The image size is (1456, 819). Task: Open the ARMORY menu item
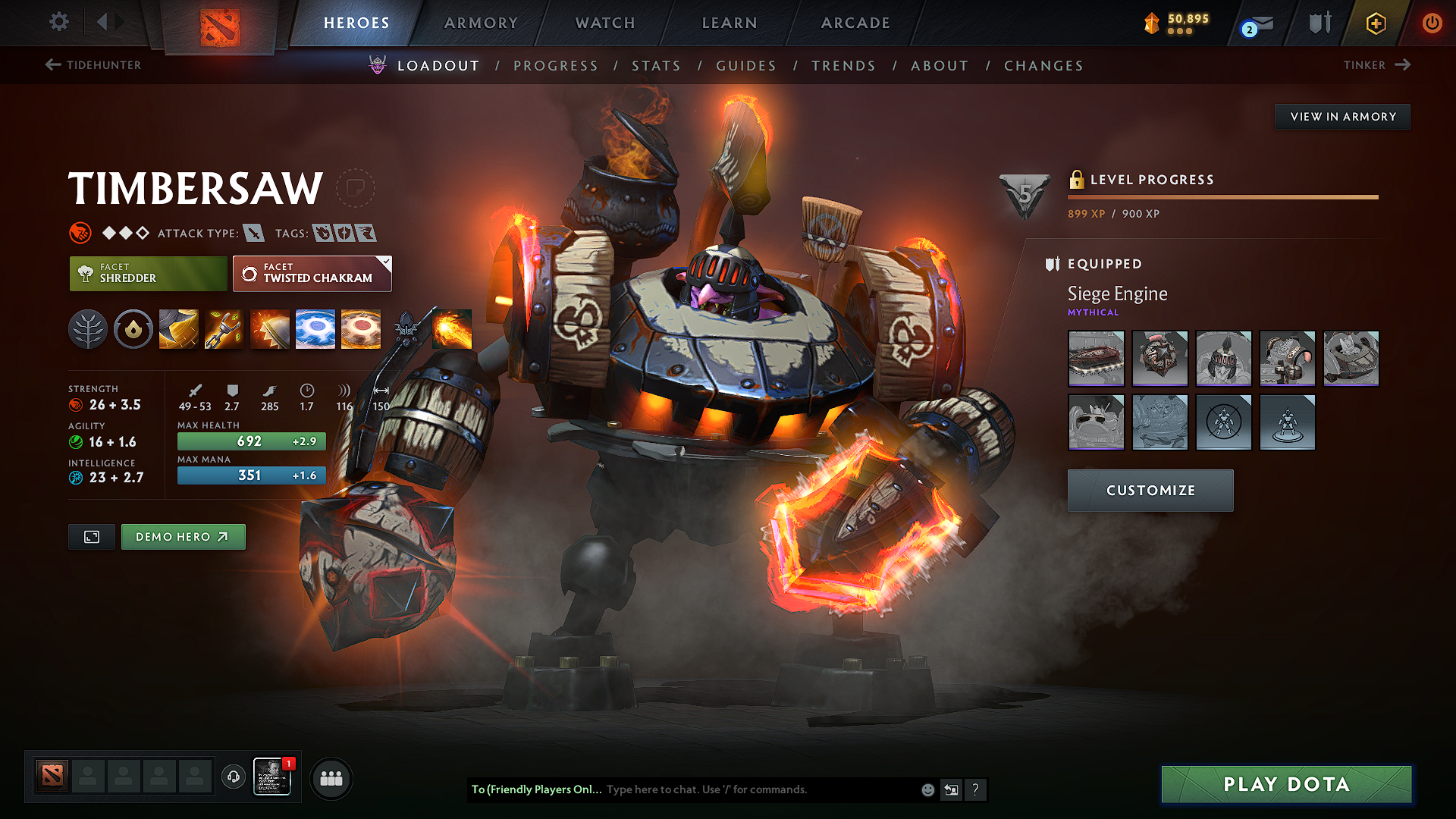click(481, 23)
